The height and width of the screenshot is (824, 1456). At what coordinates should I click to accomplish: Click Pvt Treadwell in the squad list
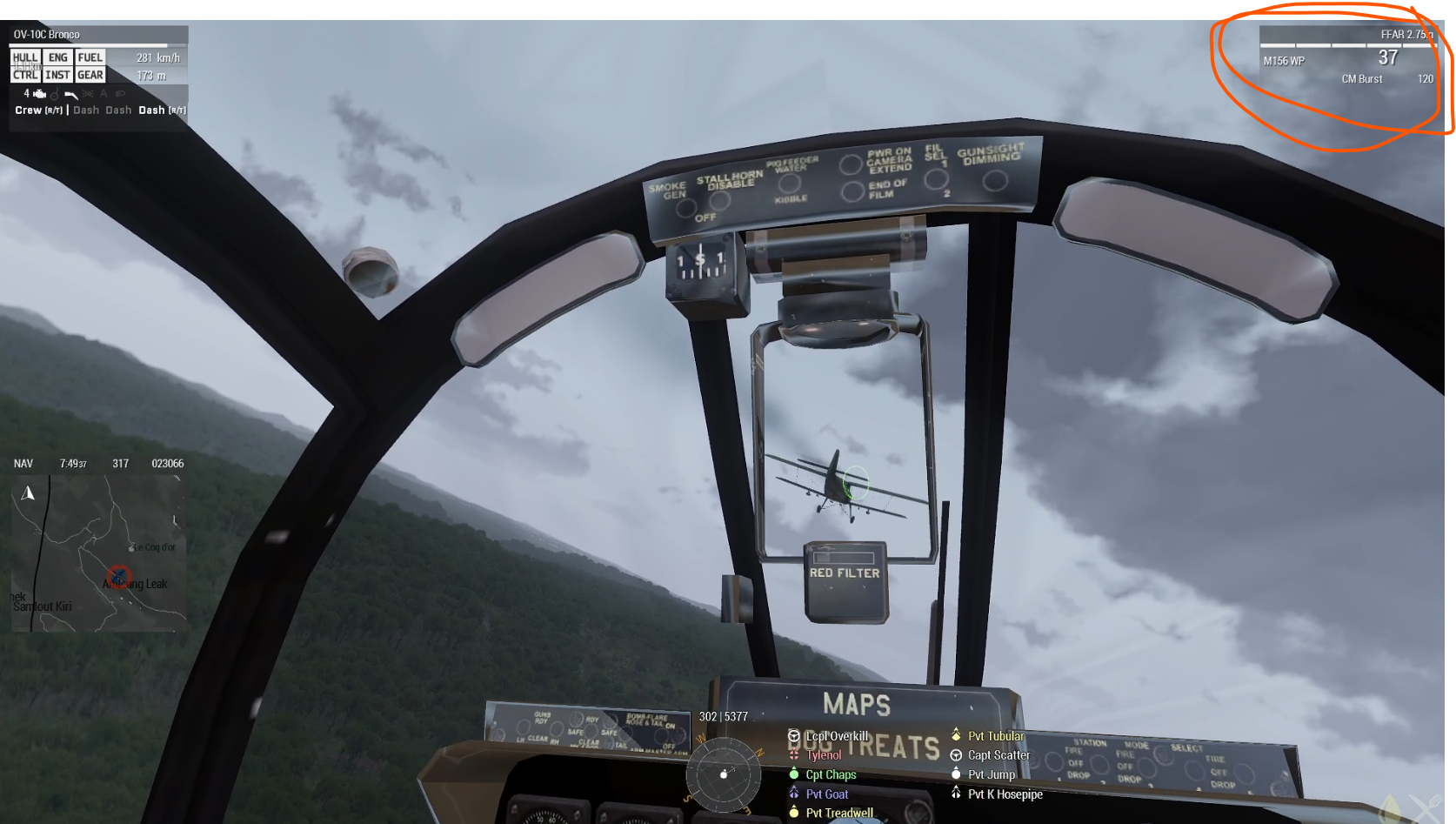[x=838, y=813]
